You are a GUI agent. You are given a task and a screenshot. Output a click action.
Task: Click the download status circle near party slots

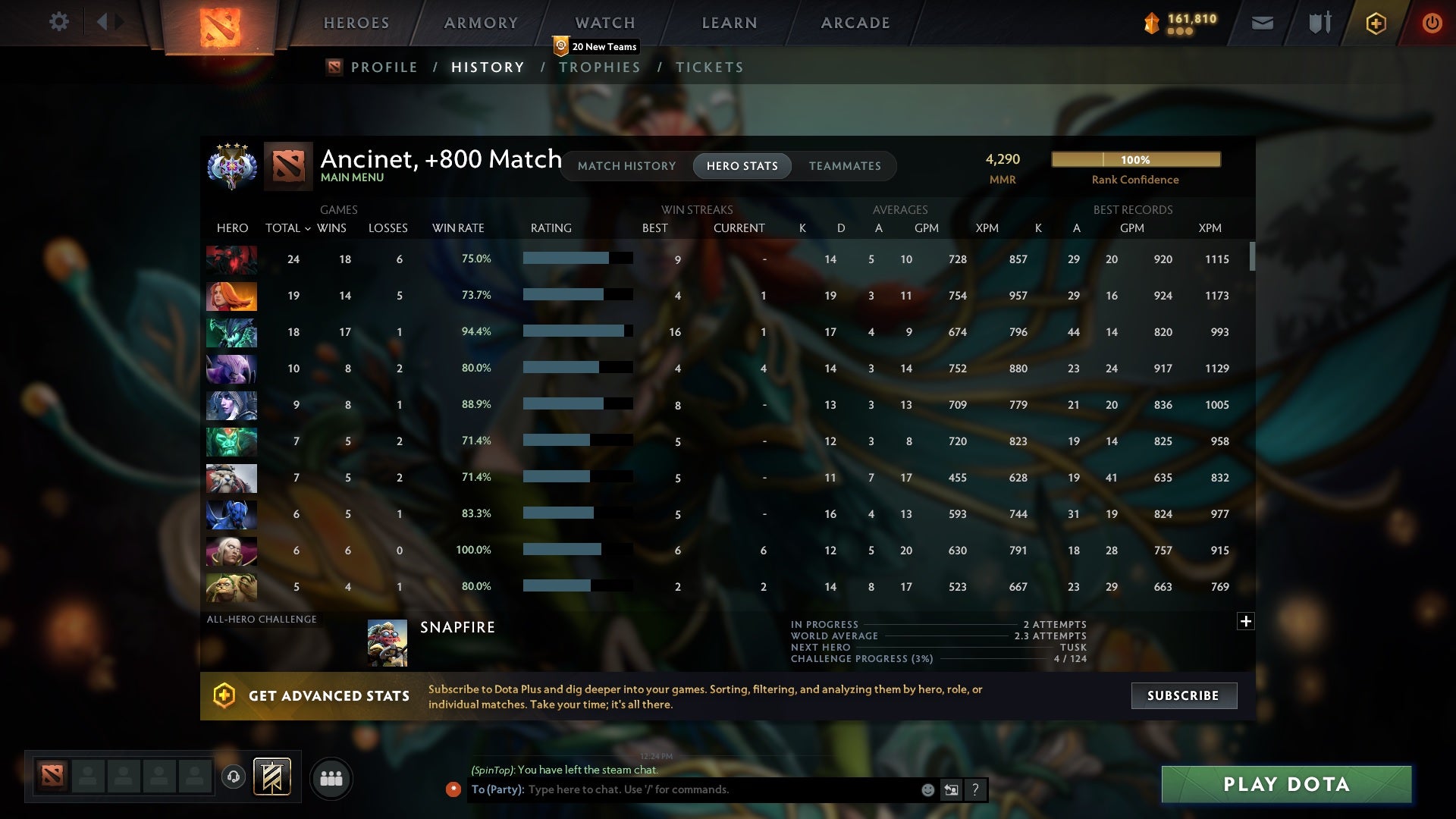(233, 775)
